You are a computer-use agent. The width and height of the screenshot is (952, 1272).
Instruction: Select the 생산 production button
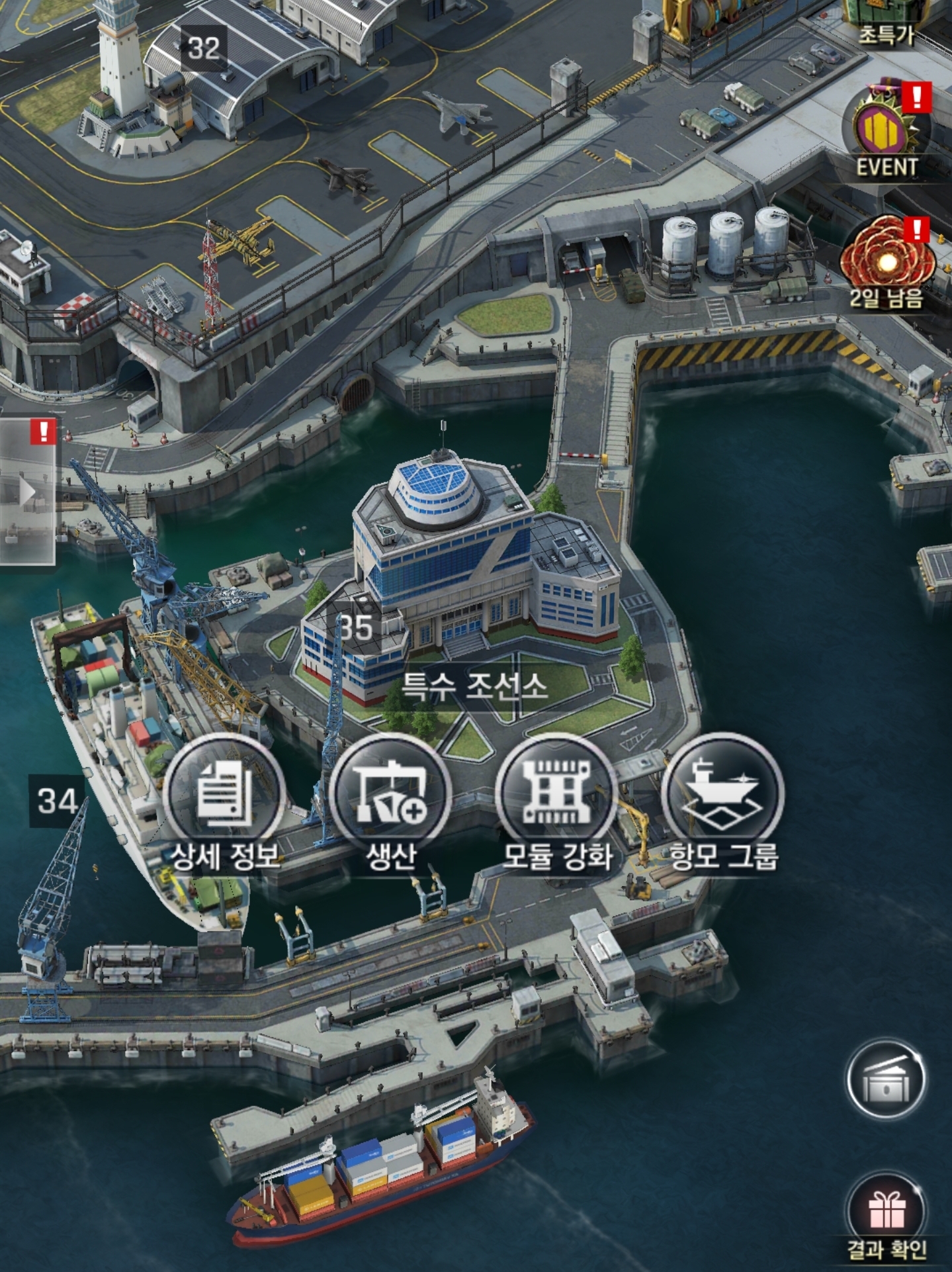(x=390, y=794)
